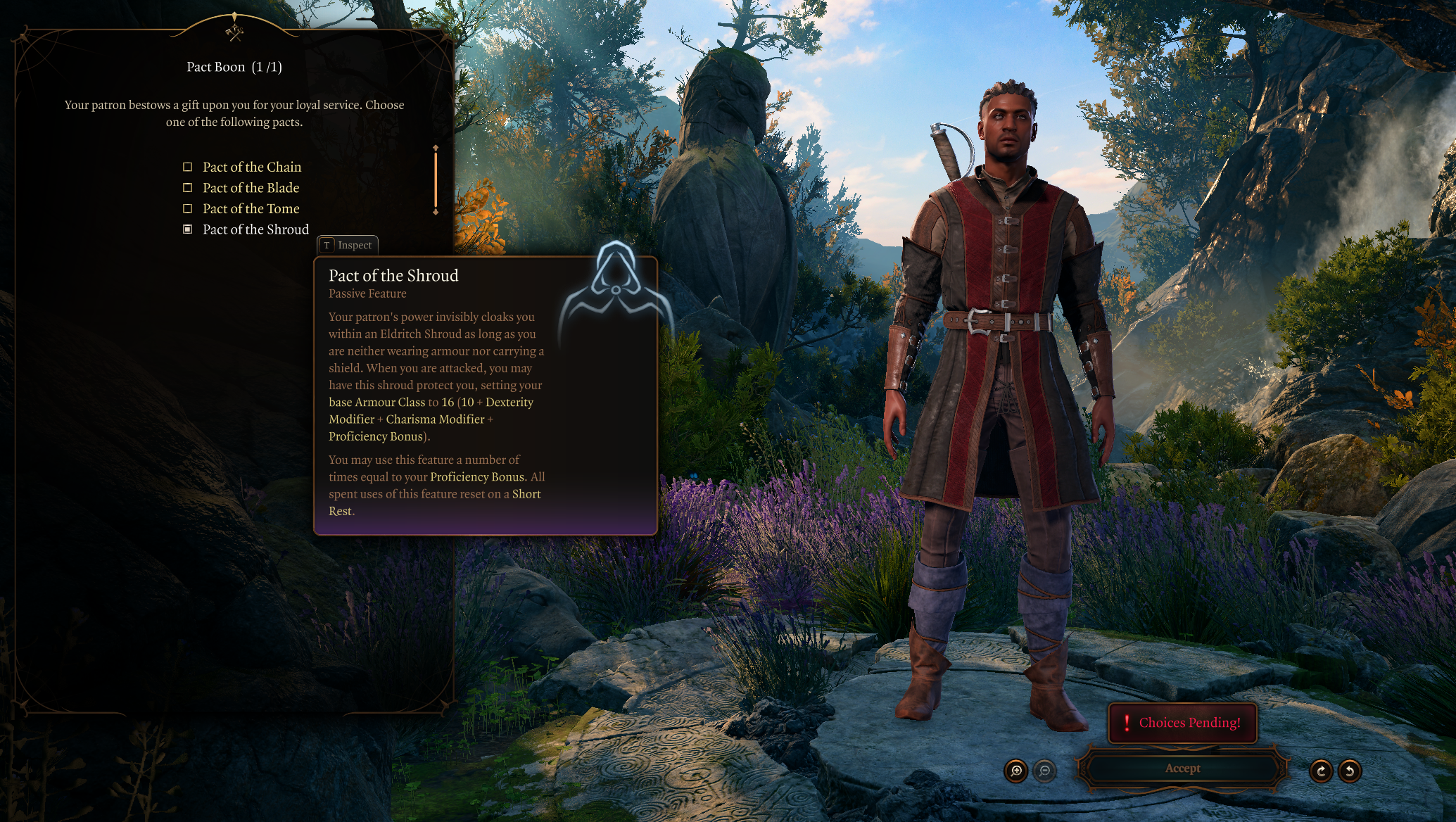Choose Pact of the Blade

point(188,188)
